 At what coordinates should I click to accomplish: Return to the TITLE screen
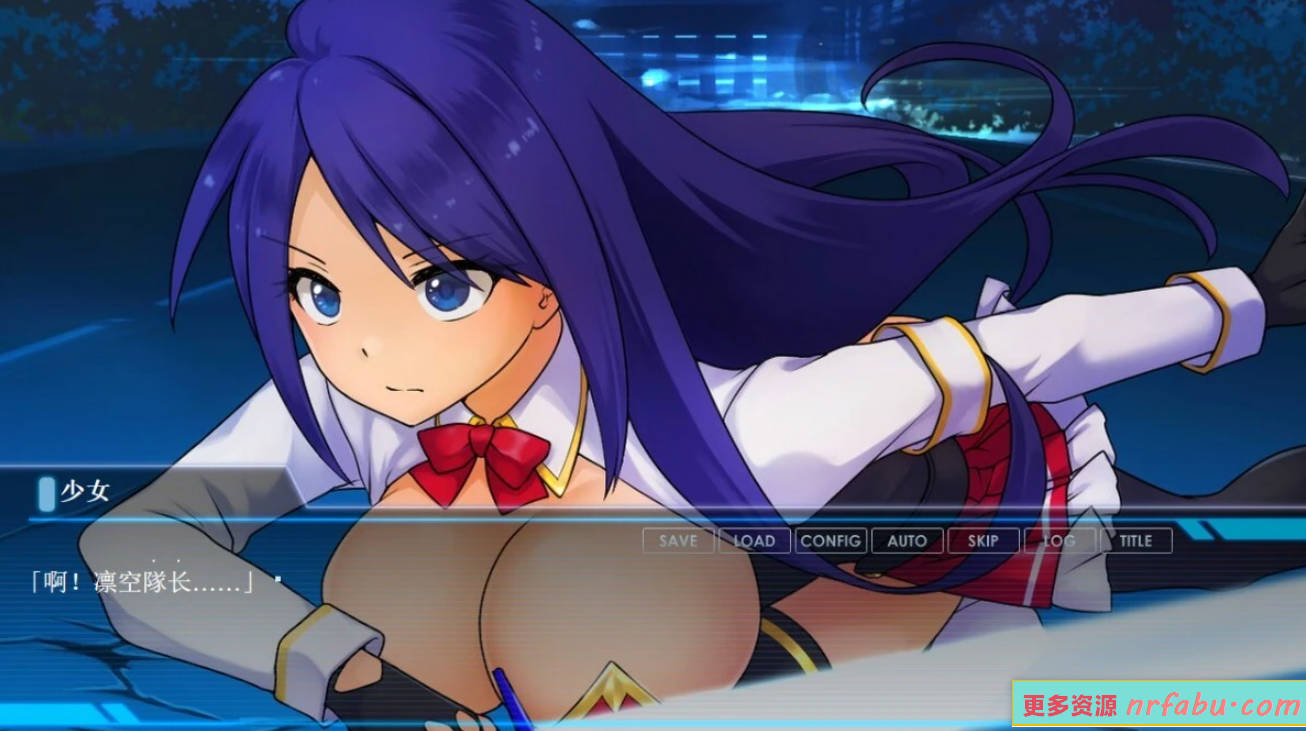click(1135, 541)
